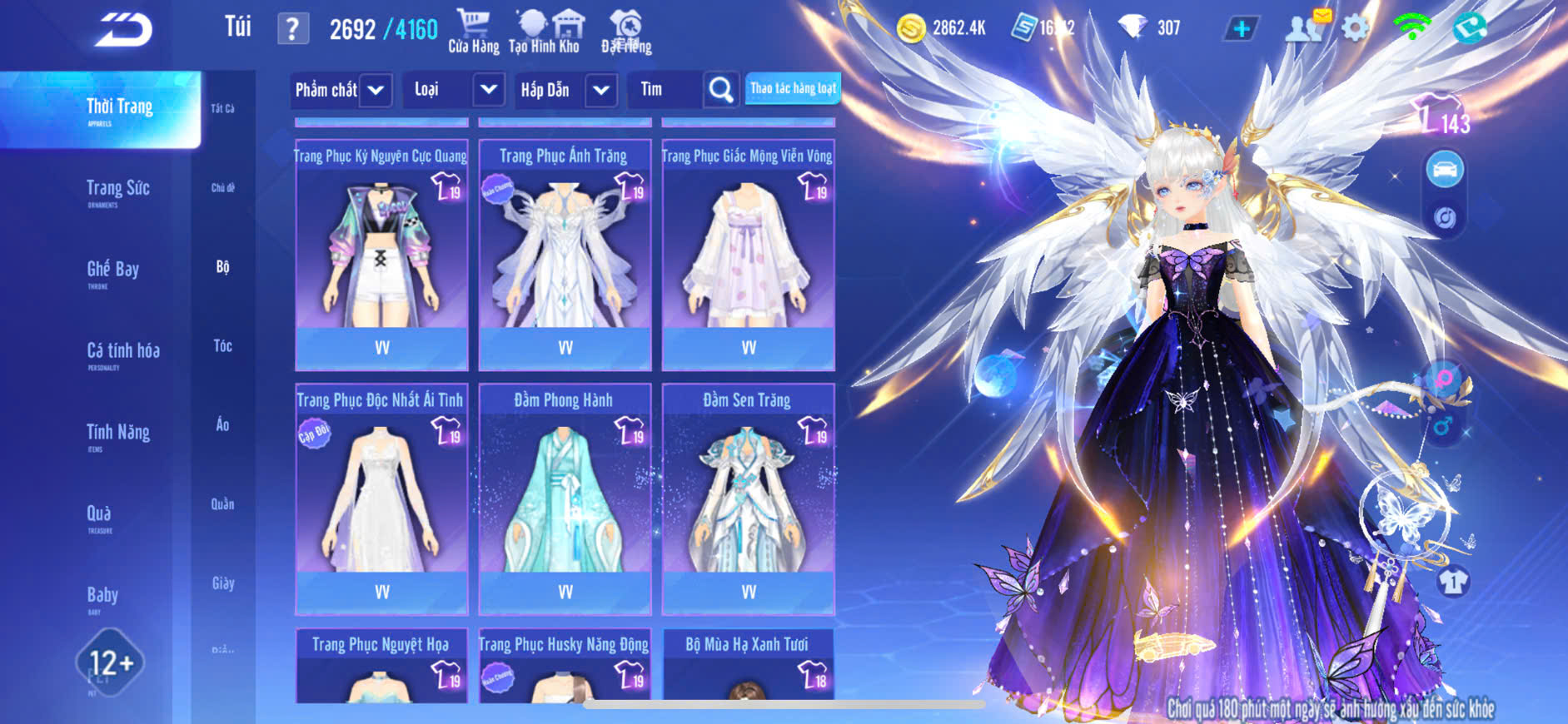Image resolution: width=1568 pixels, height=724 pixels.
Task: Click the magnifying glass search button
Action: coord(720,90)
